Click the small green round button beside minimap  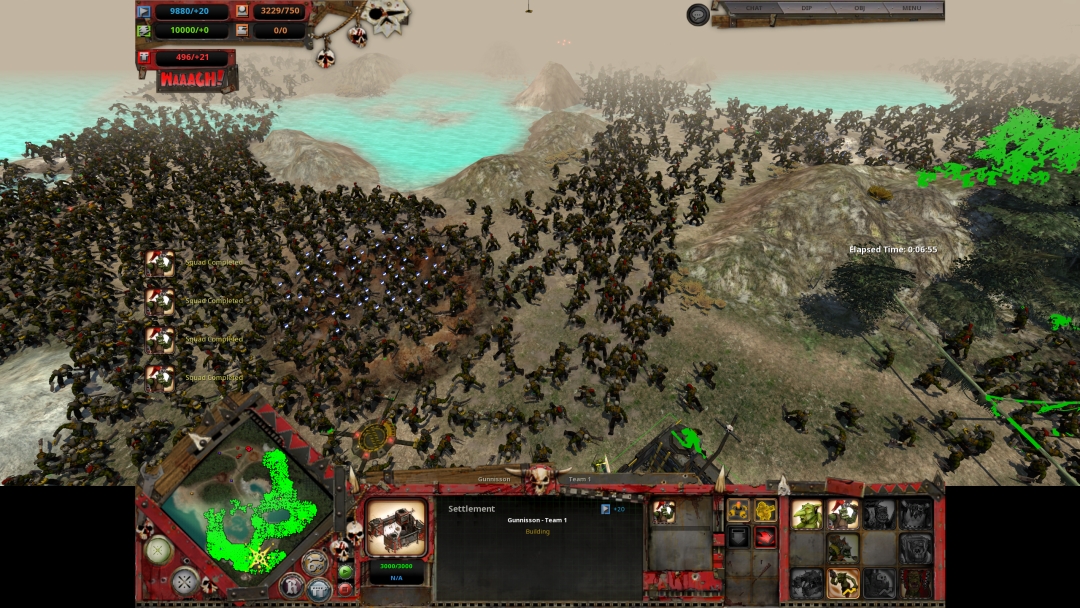pyautogui.click(x=346, y=571)
